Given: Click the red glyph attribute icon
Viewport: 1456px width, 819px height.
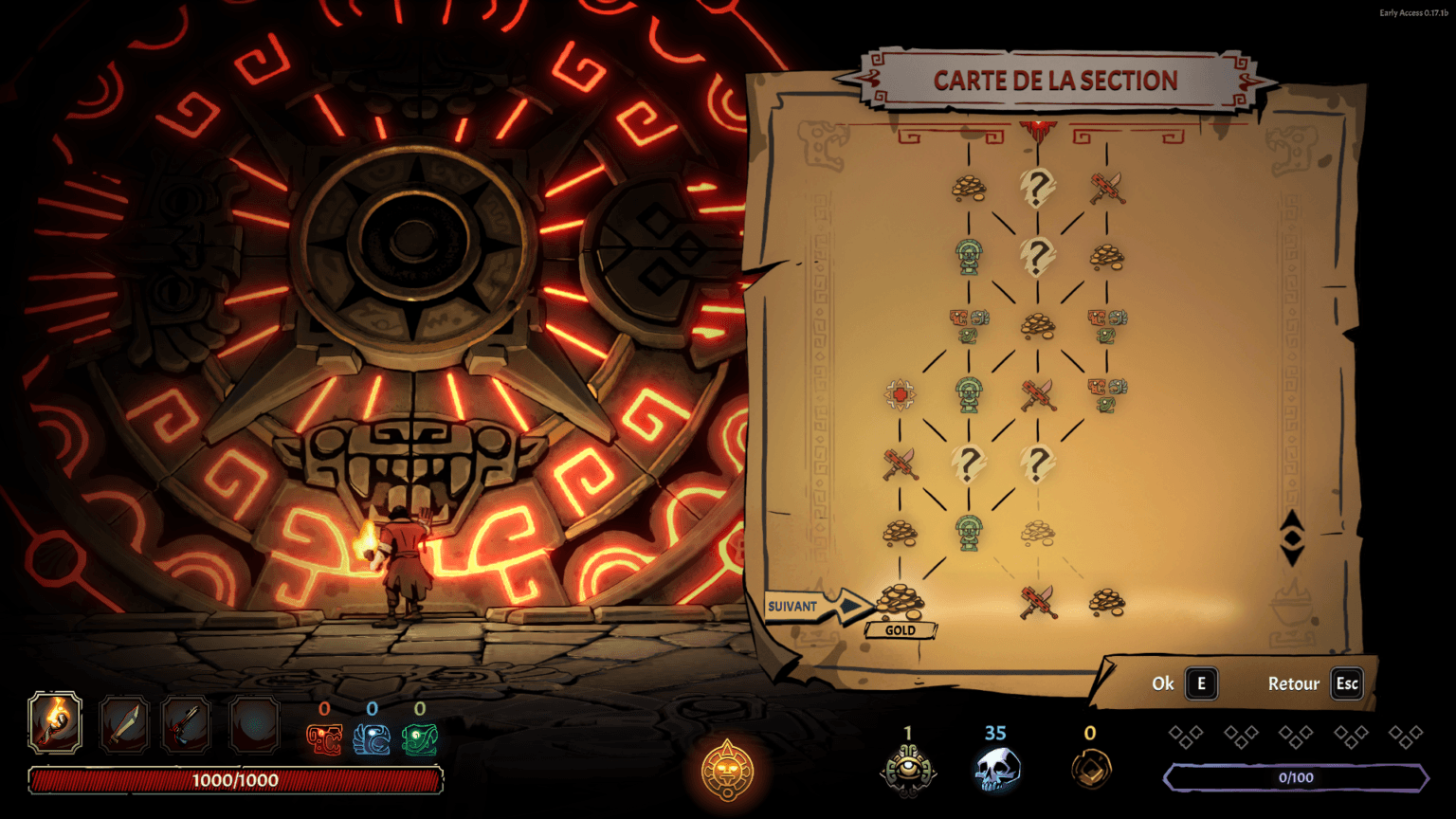Looking at the screenshot, I should click(324, 739).
